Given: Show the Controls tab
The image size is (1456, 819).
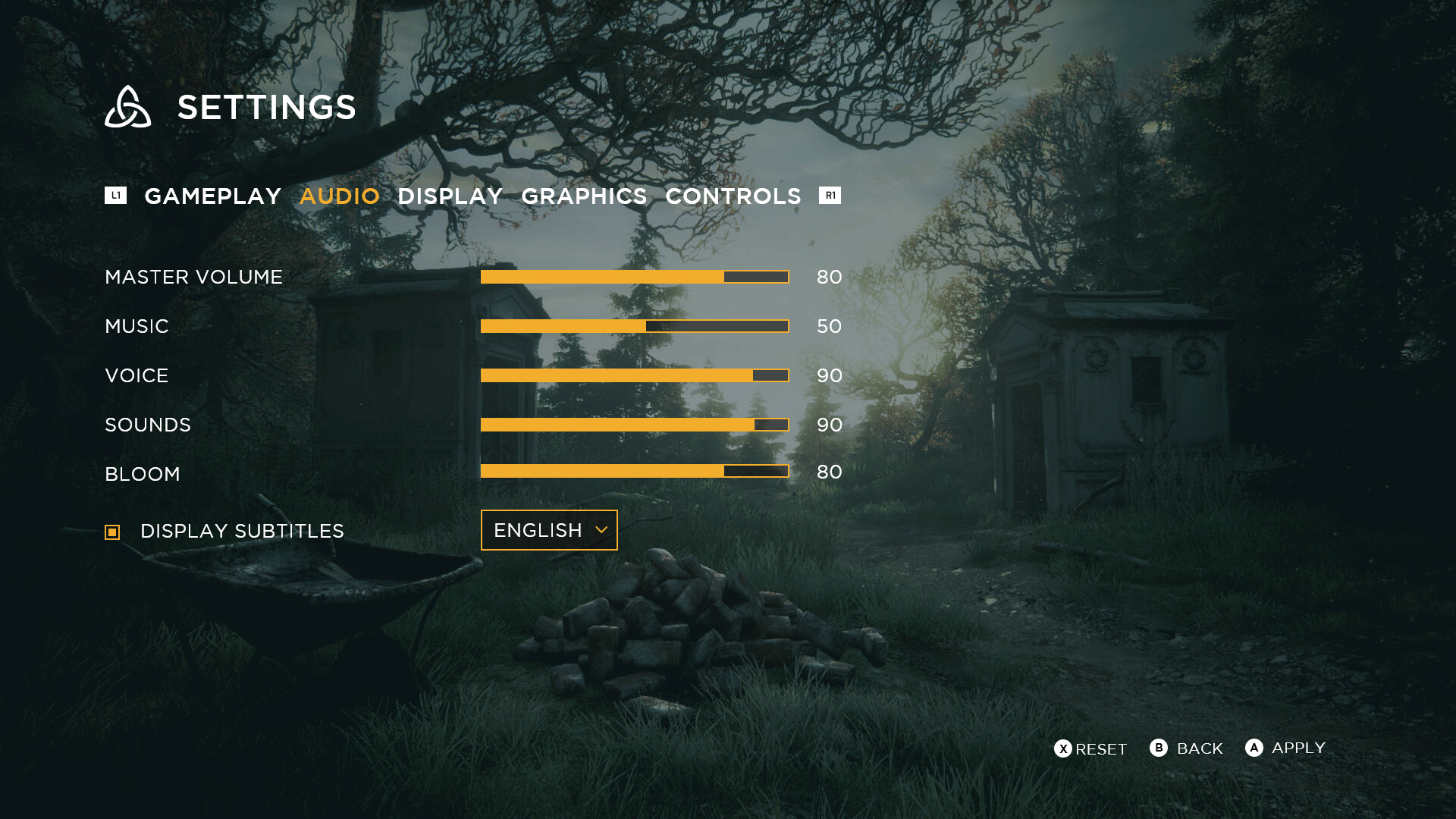Looking at the screenshot, I should (x=733, y=196).
